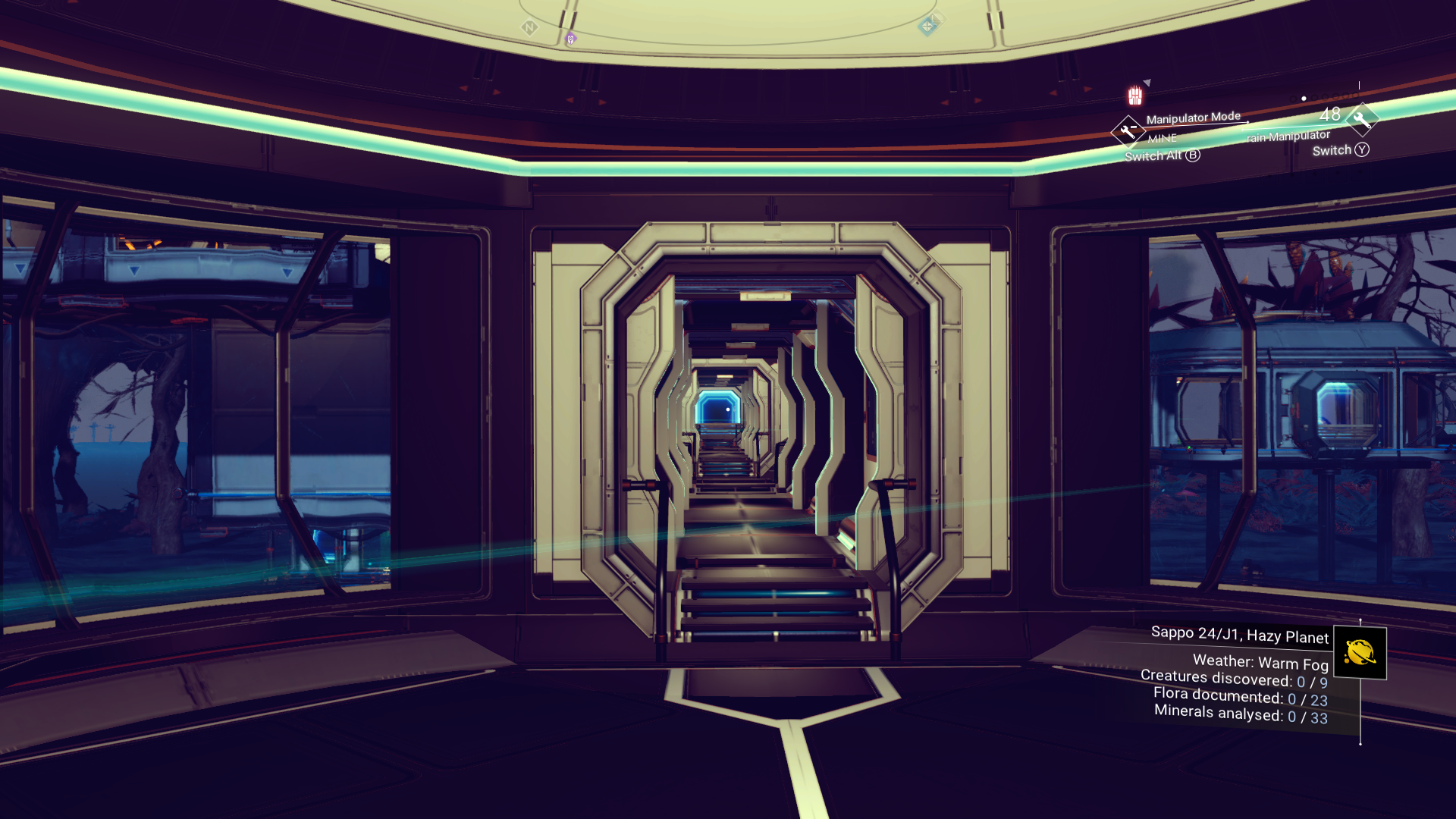
Task: Toggle Switch (Y) for the Terrain Manipulator
Action: [1340, 151]
